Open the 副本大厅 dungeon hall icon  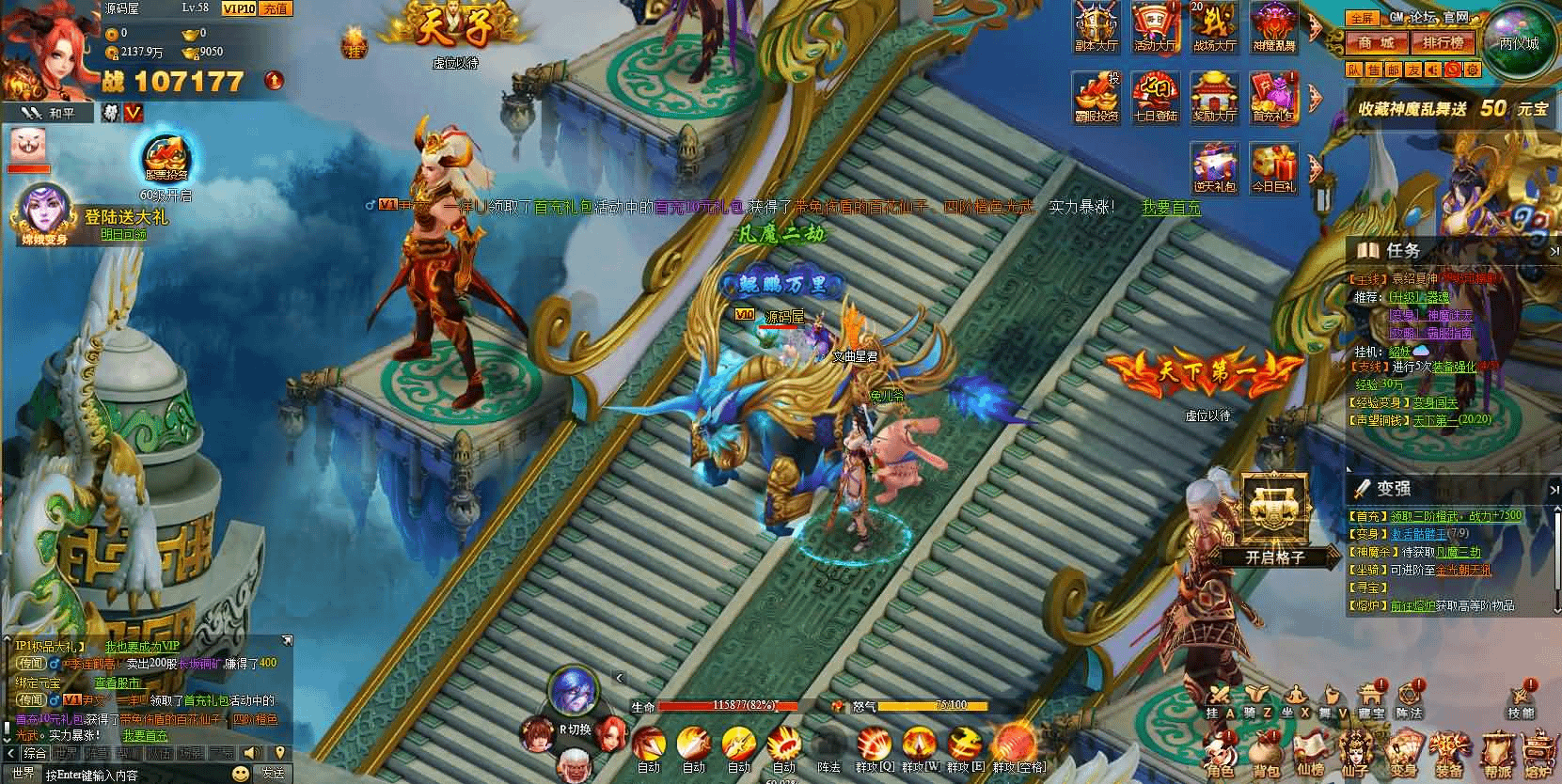[1096, 26]
